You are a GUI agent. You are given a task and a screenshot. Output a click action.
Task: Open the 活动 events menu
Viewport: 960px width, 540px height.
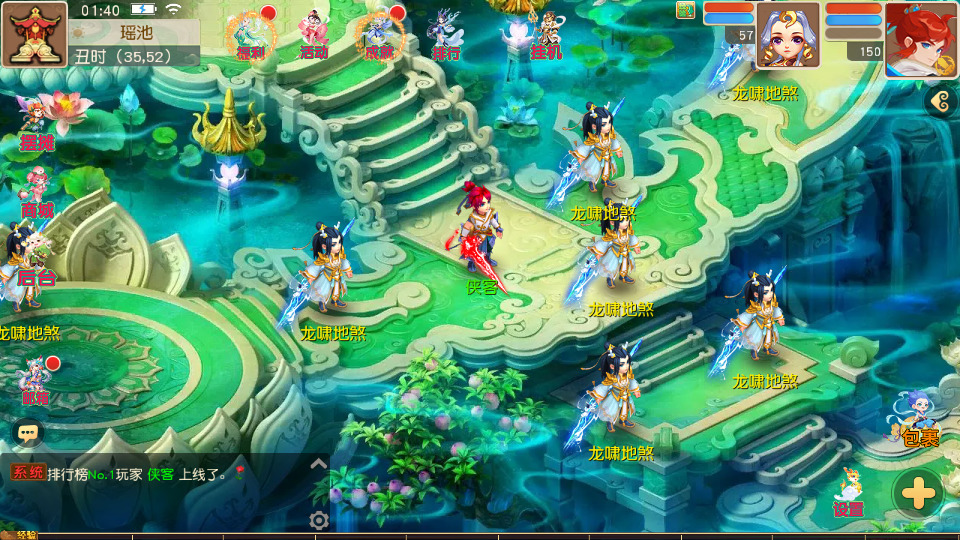click(314, 35)
